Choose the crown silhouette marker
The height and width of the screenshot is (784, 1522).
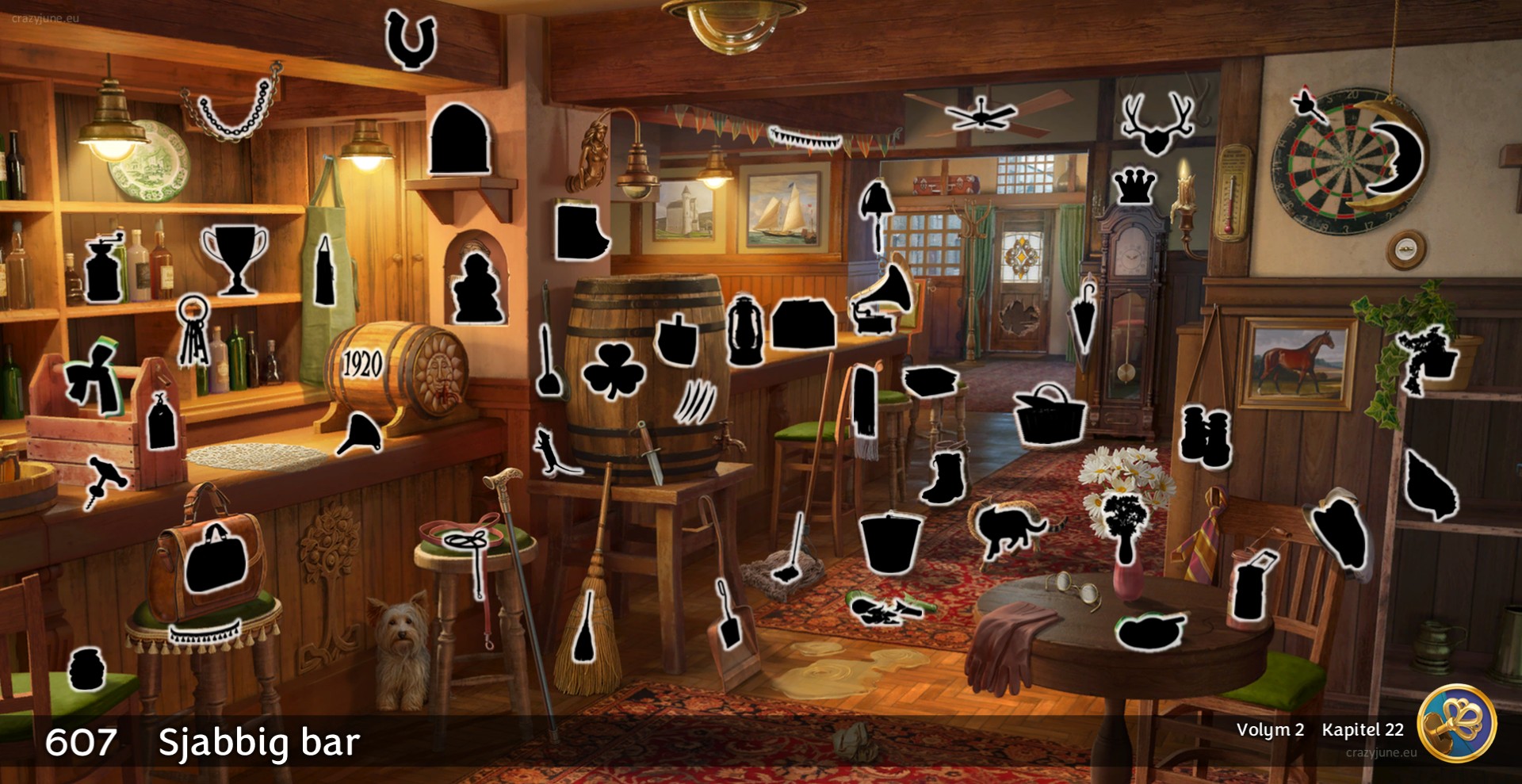point(1135,187)
